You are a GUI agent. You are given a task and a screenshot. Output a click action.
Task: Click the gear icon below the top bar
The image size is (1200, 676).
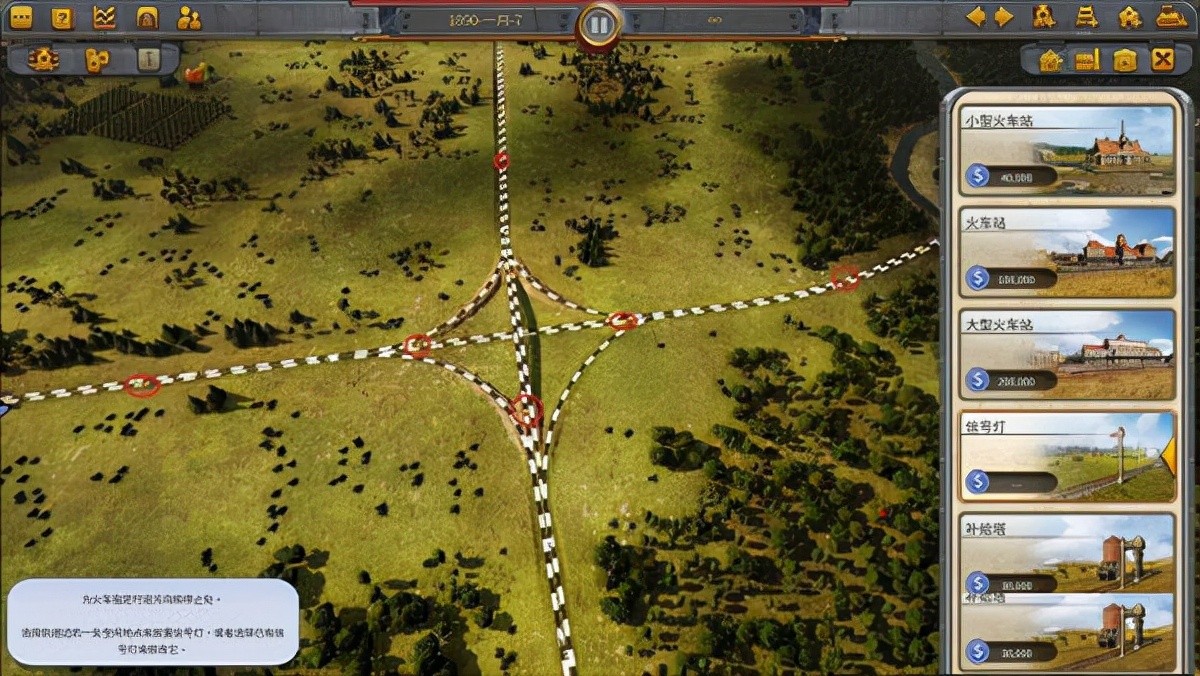point(43,59)
